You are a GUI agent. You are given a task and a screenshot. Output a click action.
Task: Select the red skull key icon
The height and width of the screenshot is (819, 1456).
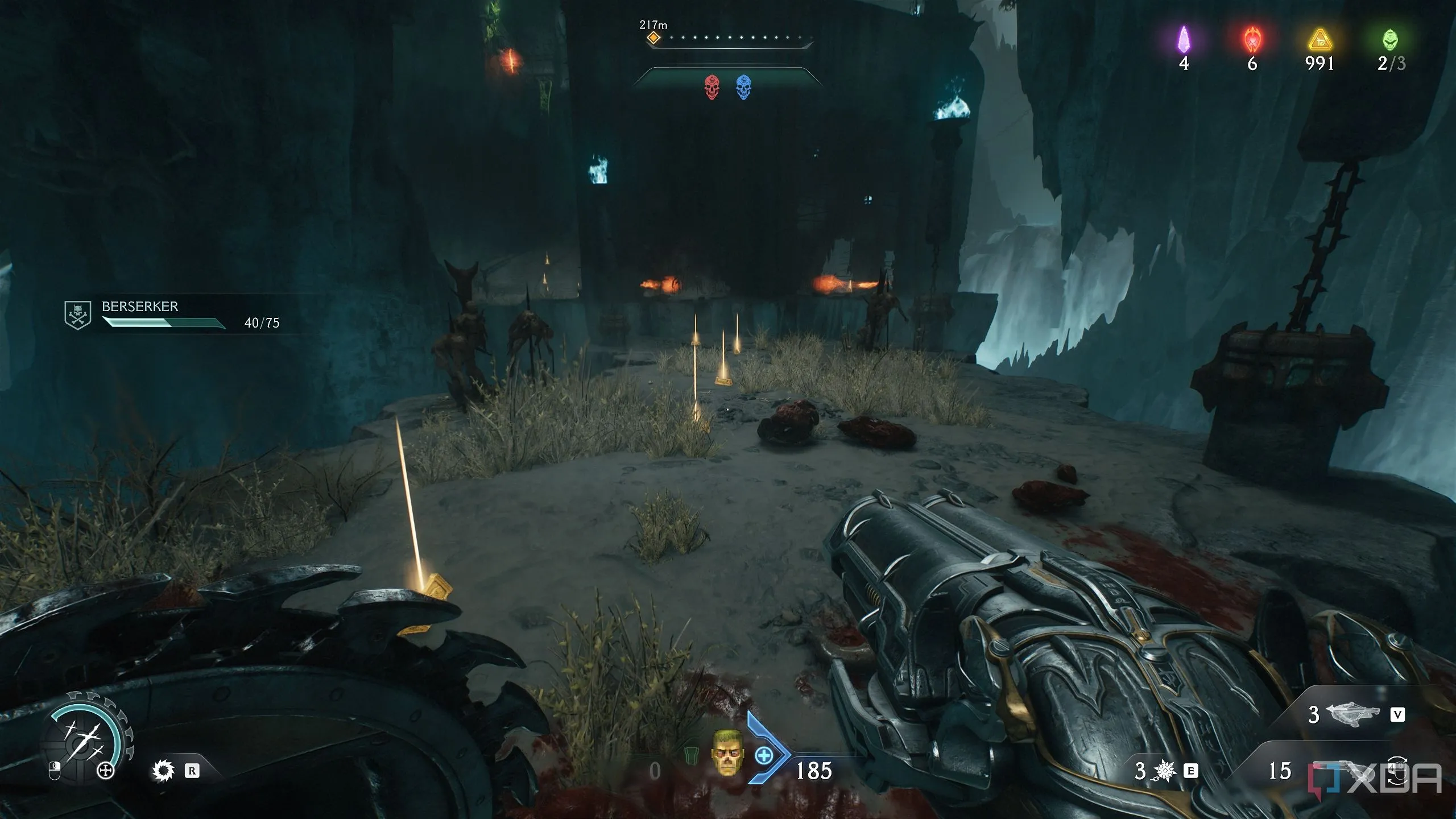coord(711,88)
